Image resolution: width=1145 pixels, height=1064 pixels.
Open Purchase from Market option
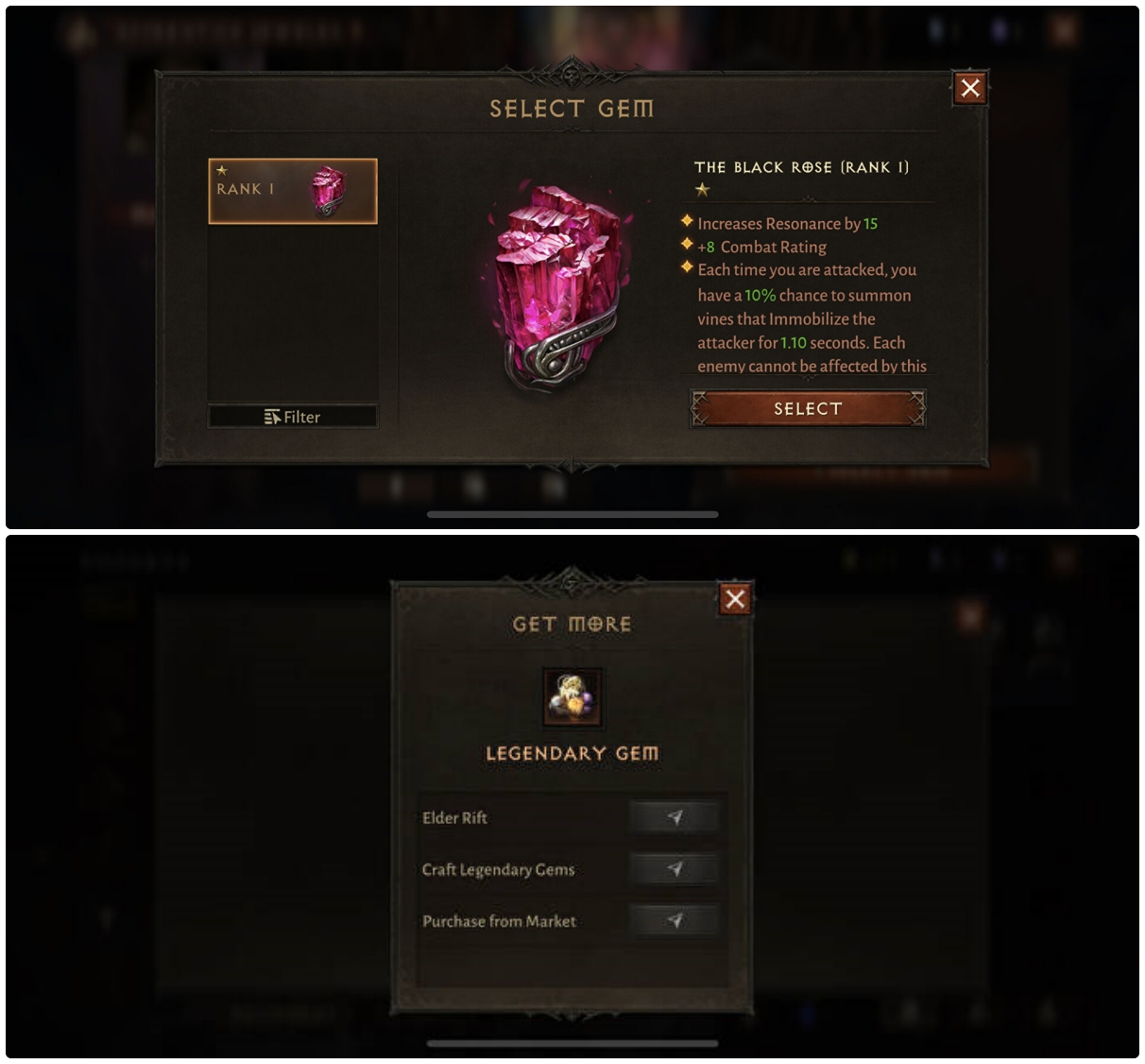(674, 921)
